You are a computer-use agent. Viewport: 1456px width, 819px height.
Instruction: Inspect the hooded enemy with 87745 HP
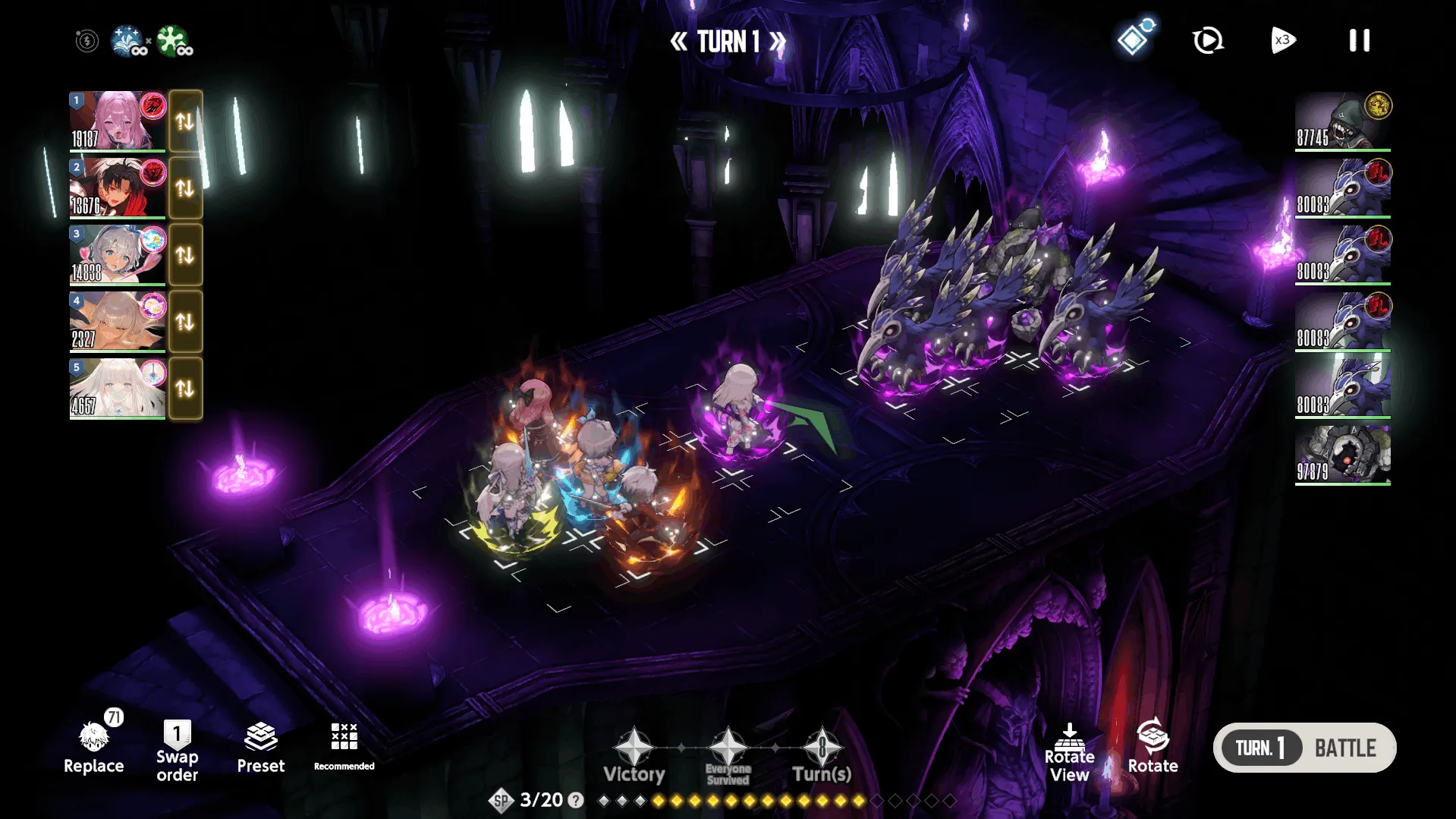(1342, 121)
